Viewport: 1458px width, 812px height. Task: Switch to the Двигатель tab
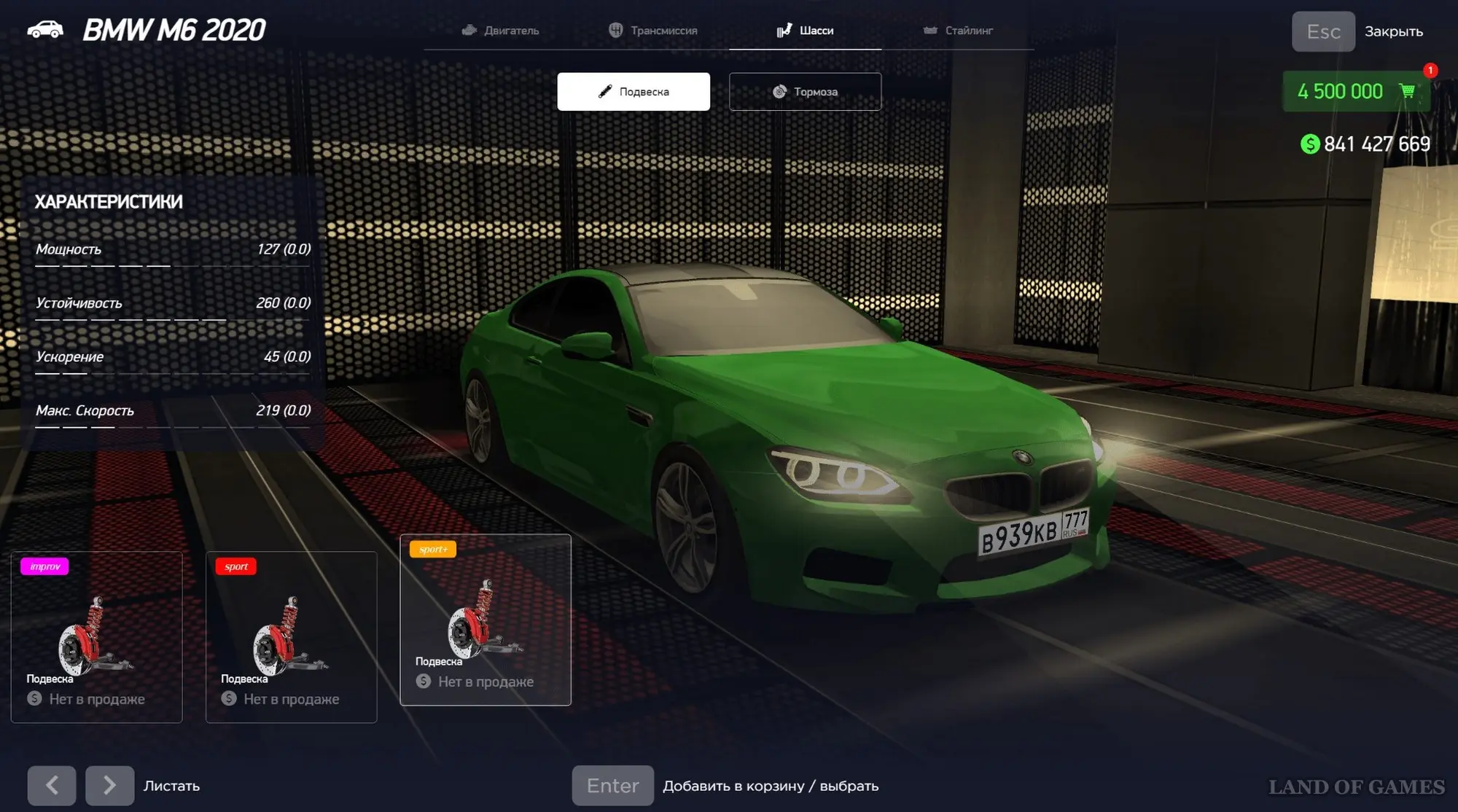click(501, 31)
